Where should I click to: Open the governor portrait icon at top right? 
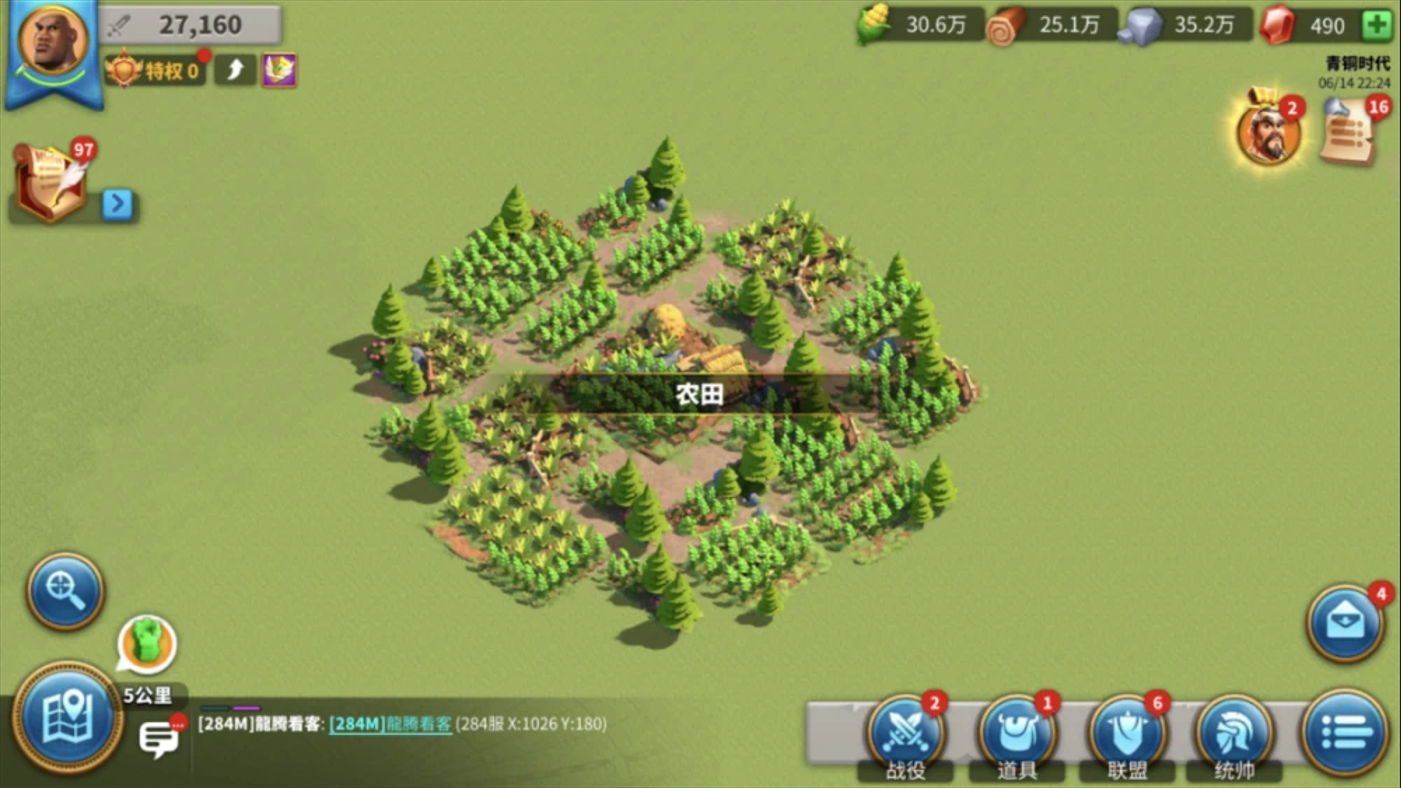click(1268, 131)
